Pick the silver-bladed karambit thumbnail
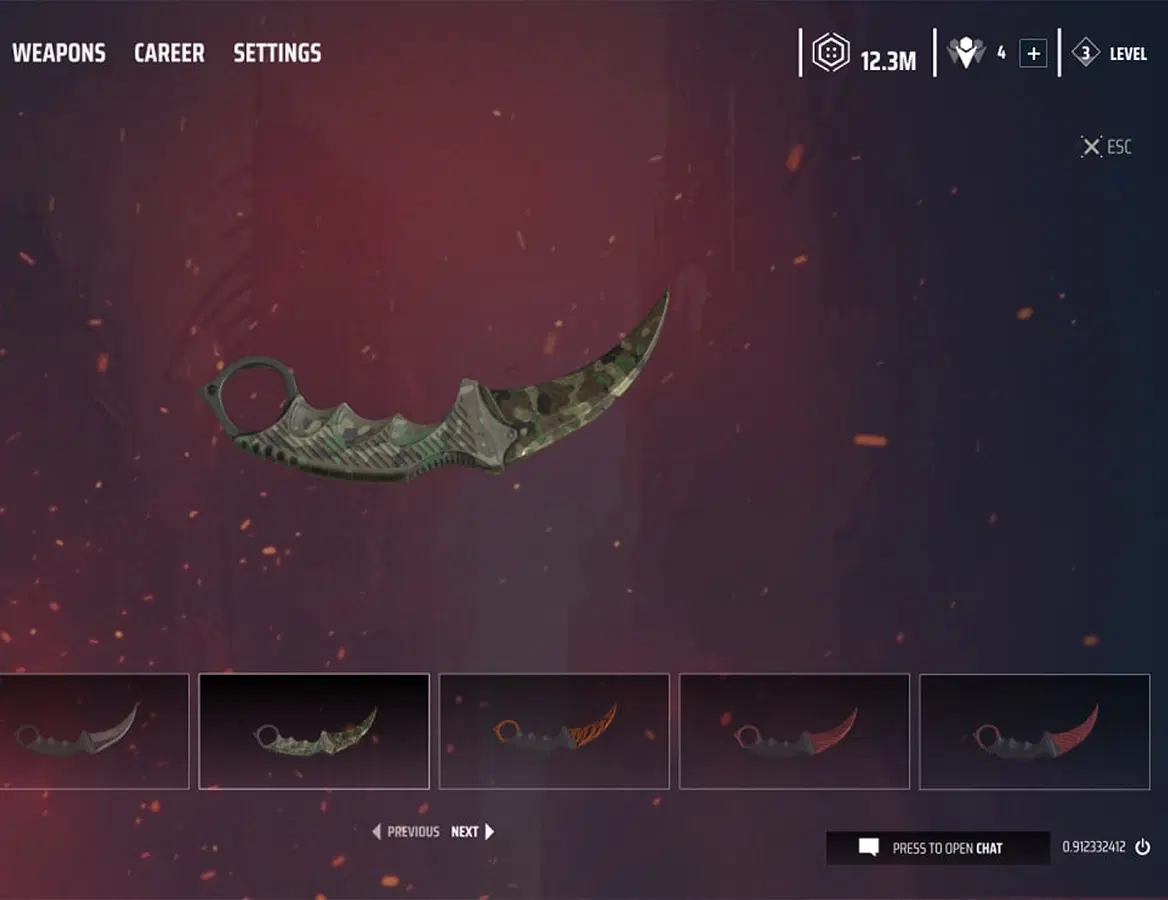The image size is (1168, 900). [94, 731]
